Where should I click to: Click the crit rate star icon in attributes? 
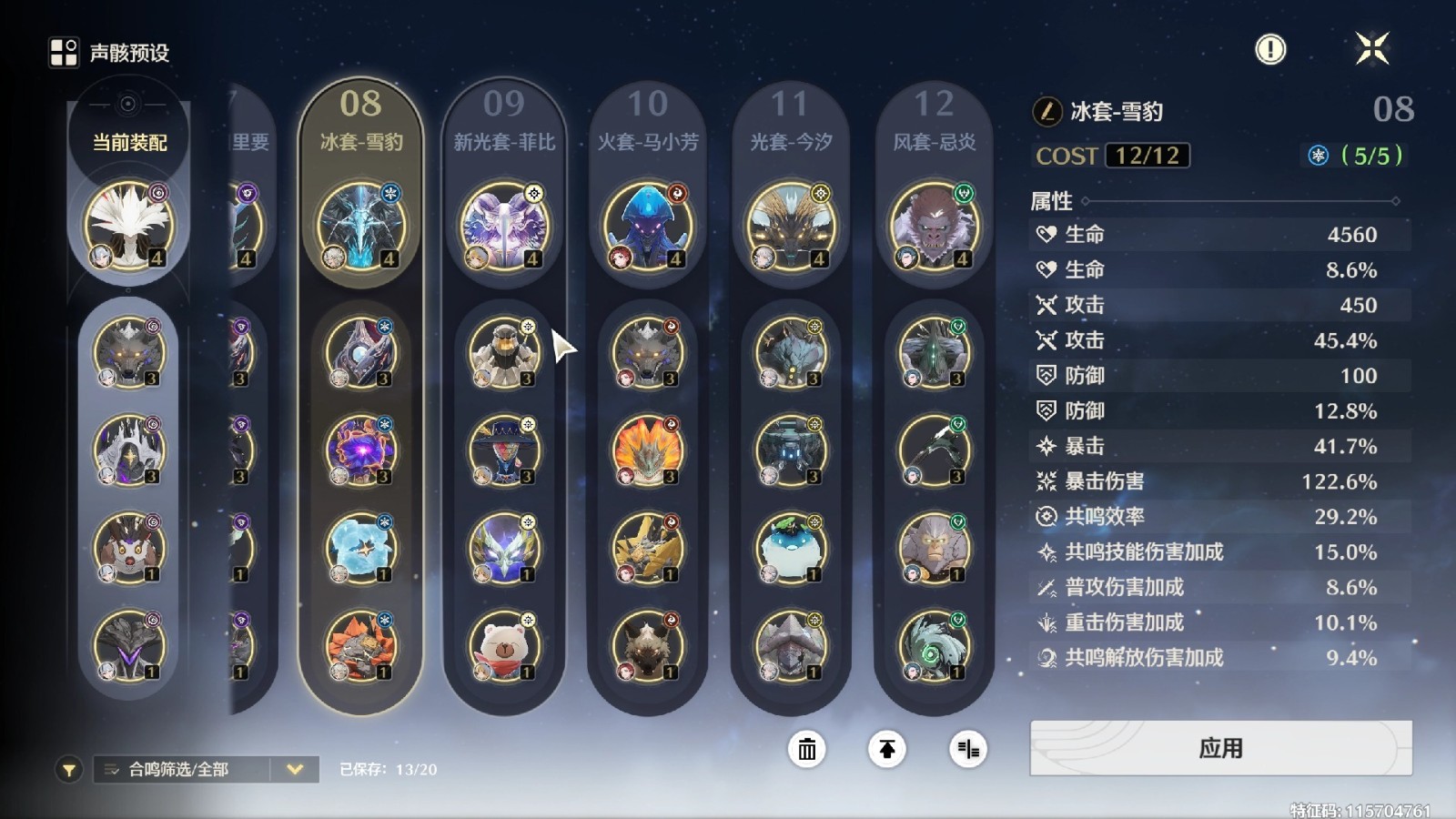coord(1048,447)
